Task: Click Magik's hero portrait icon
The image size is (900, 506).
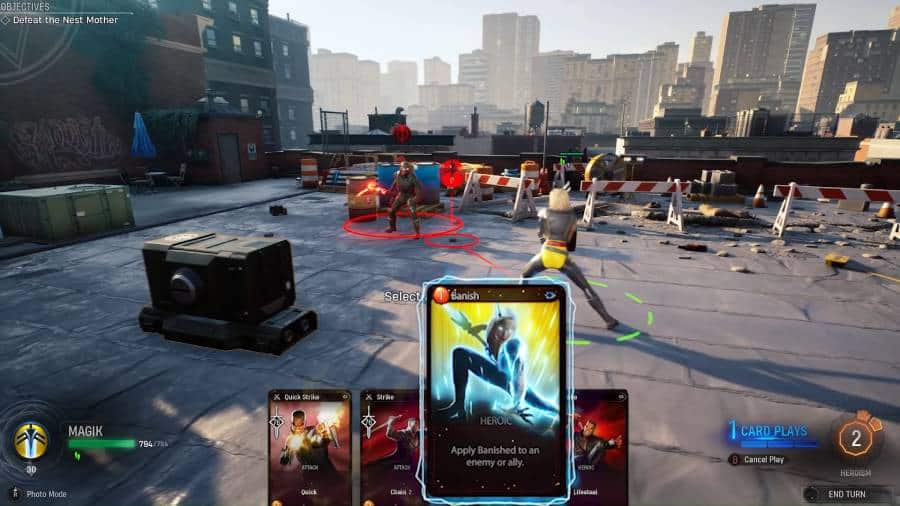Action: (31, 440)
